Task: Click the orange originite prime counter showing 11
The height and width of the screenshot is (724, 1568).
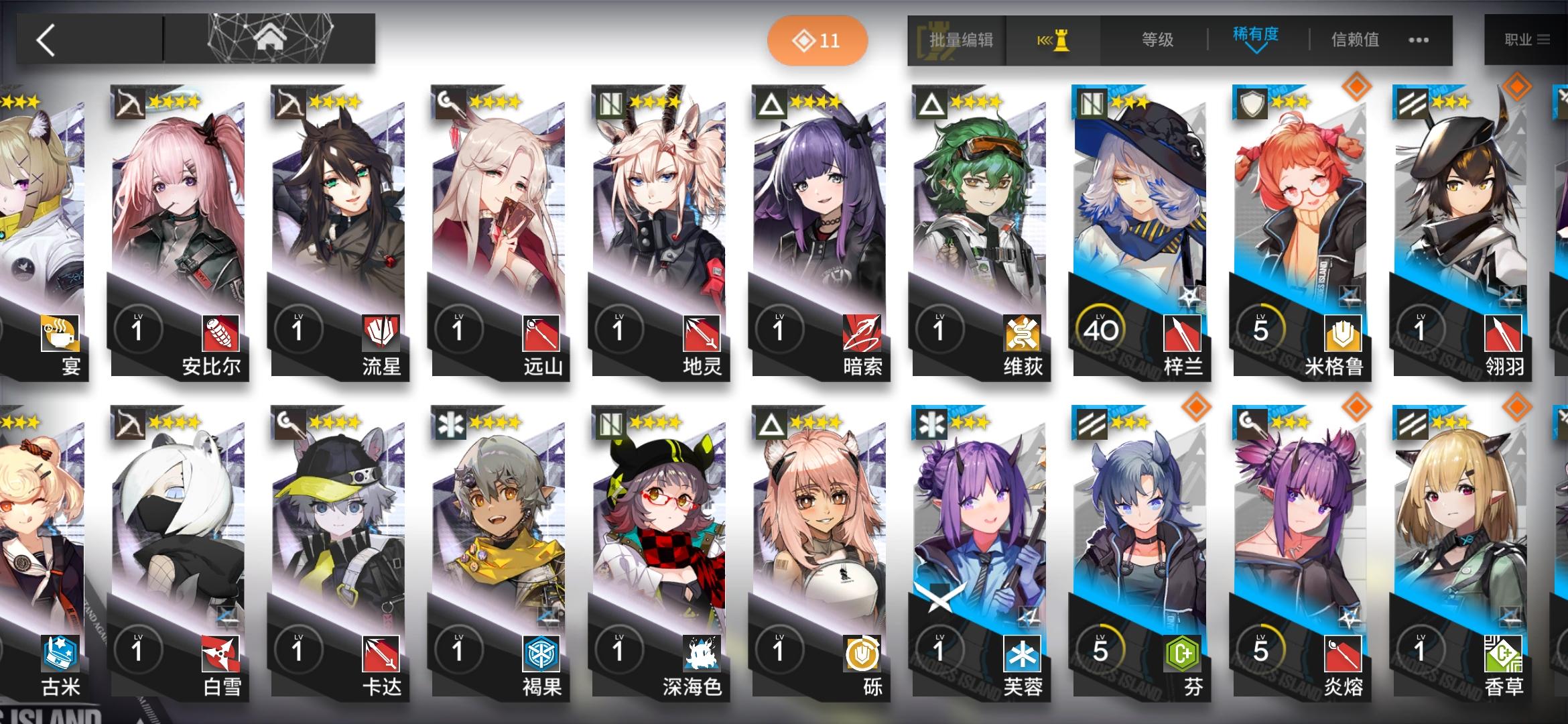Action: point(819,40)
